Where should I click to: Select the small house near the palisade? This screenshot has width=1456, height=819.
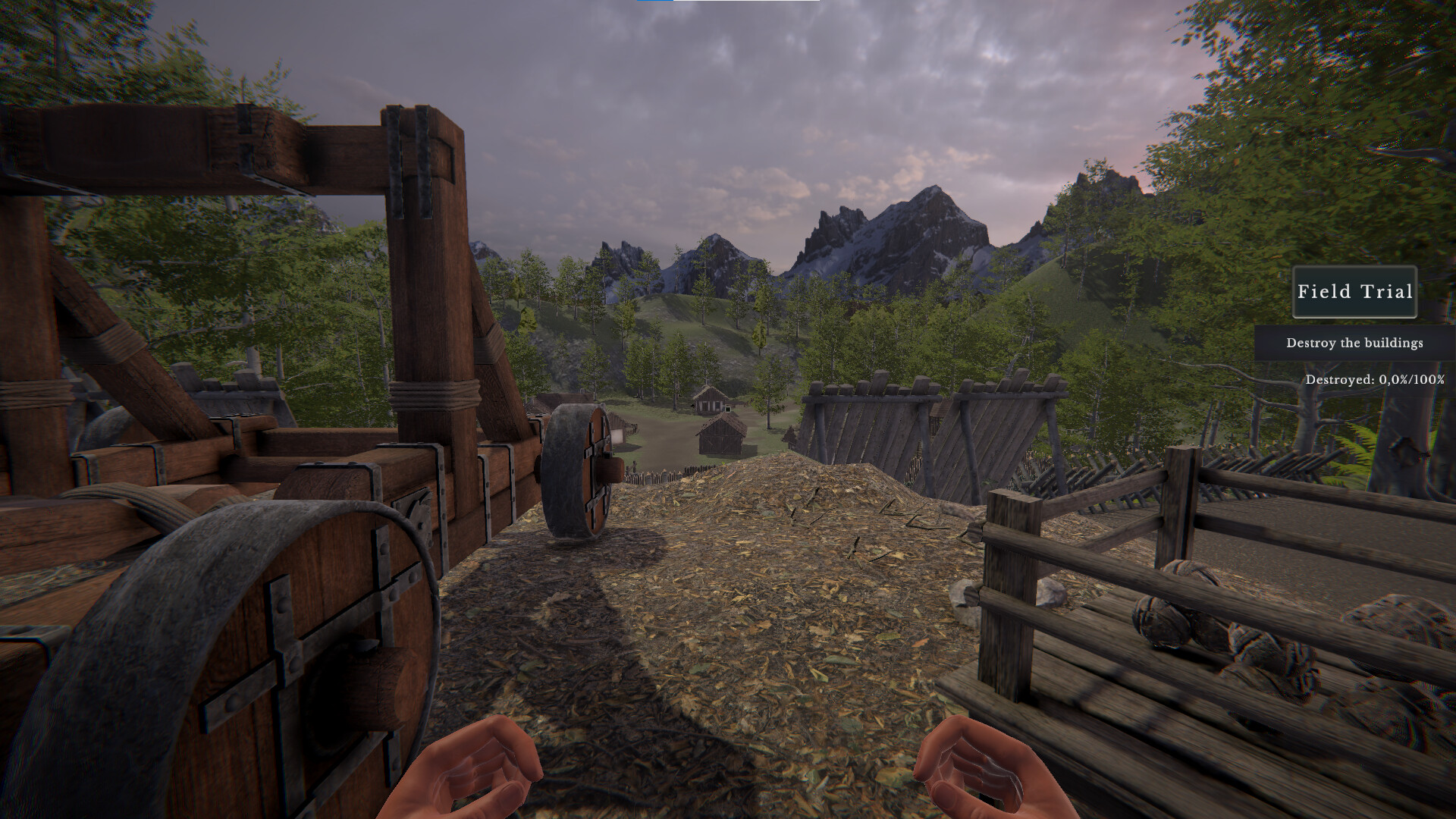[719, 436]
